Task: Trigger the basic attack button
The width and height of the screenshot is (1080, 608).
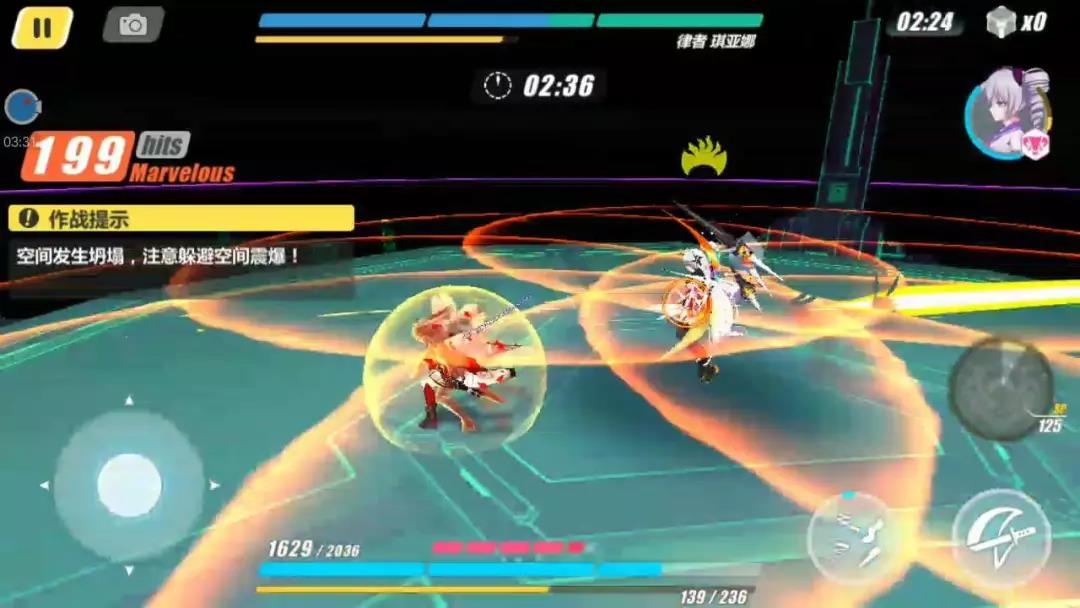Action: pyautogui.click(x=1001, y=538)
